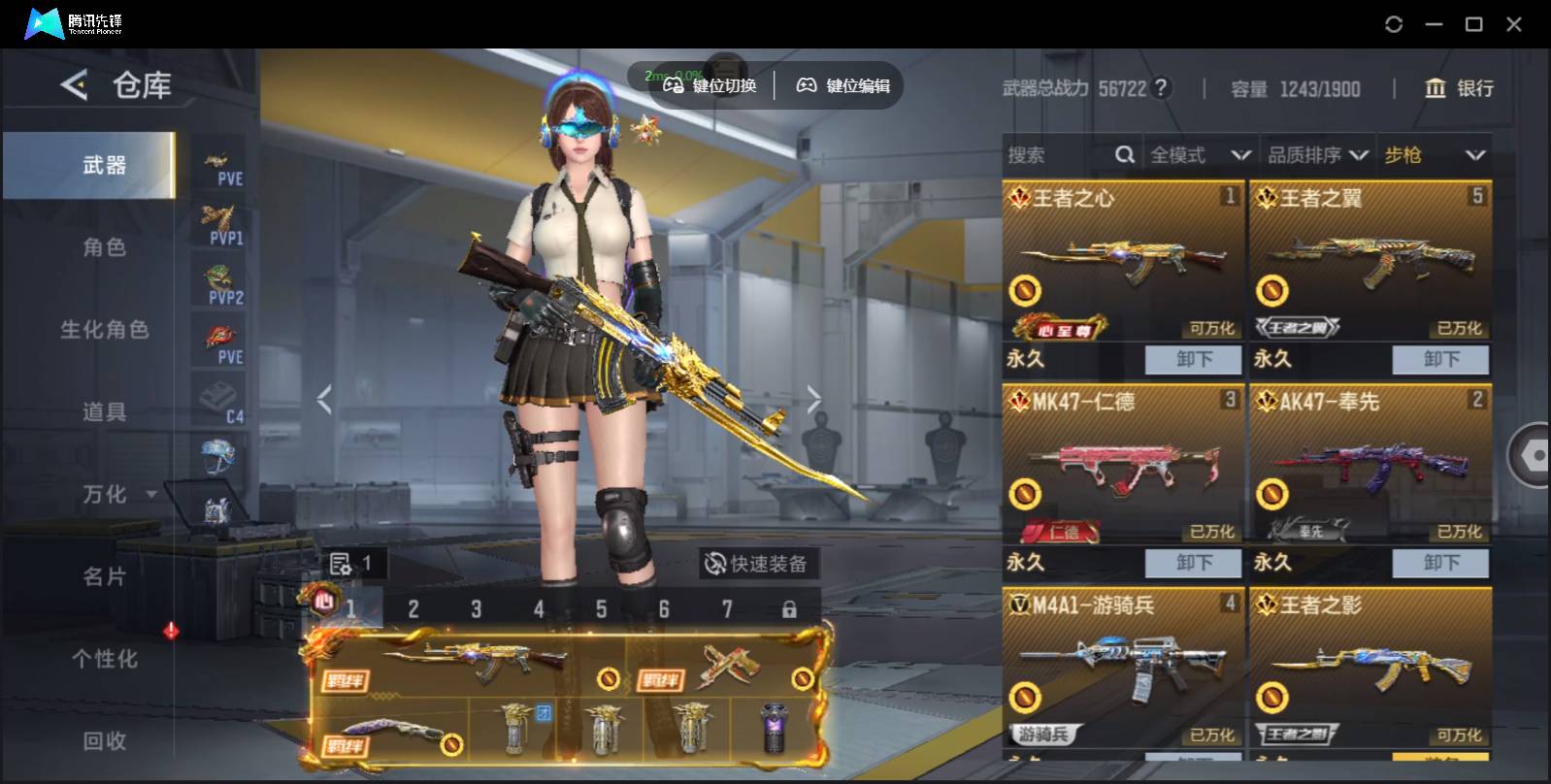Show the next character view arrow
The image size is (1551, 784).
pos(813,399)
